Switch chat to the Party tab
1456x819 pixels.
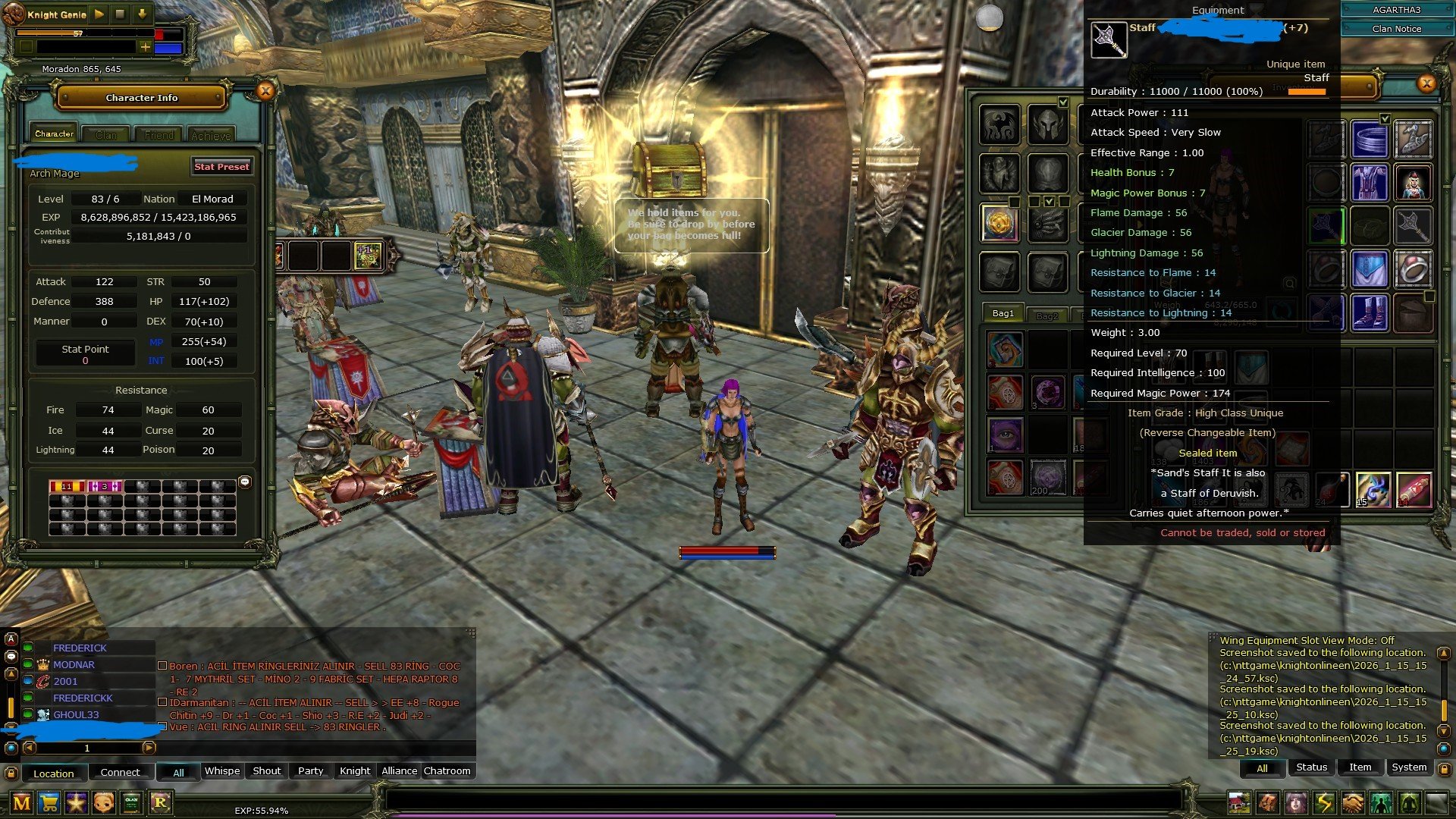(310, 770)
